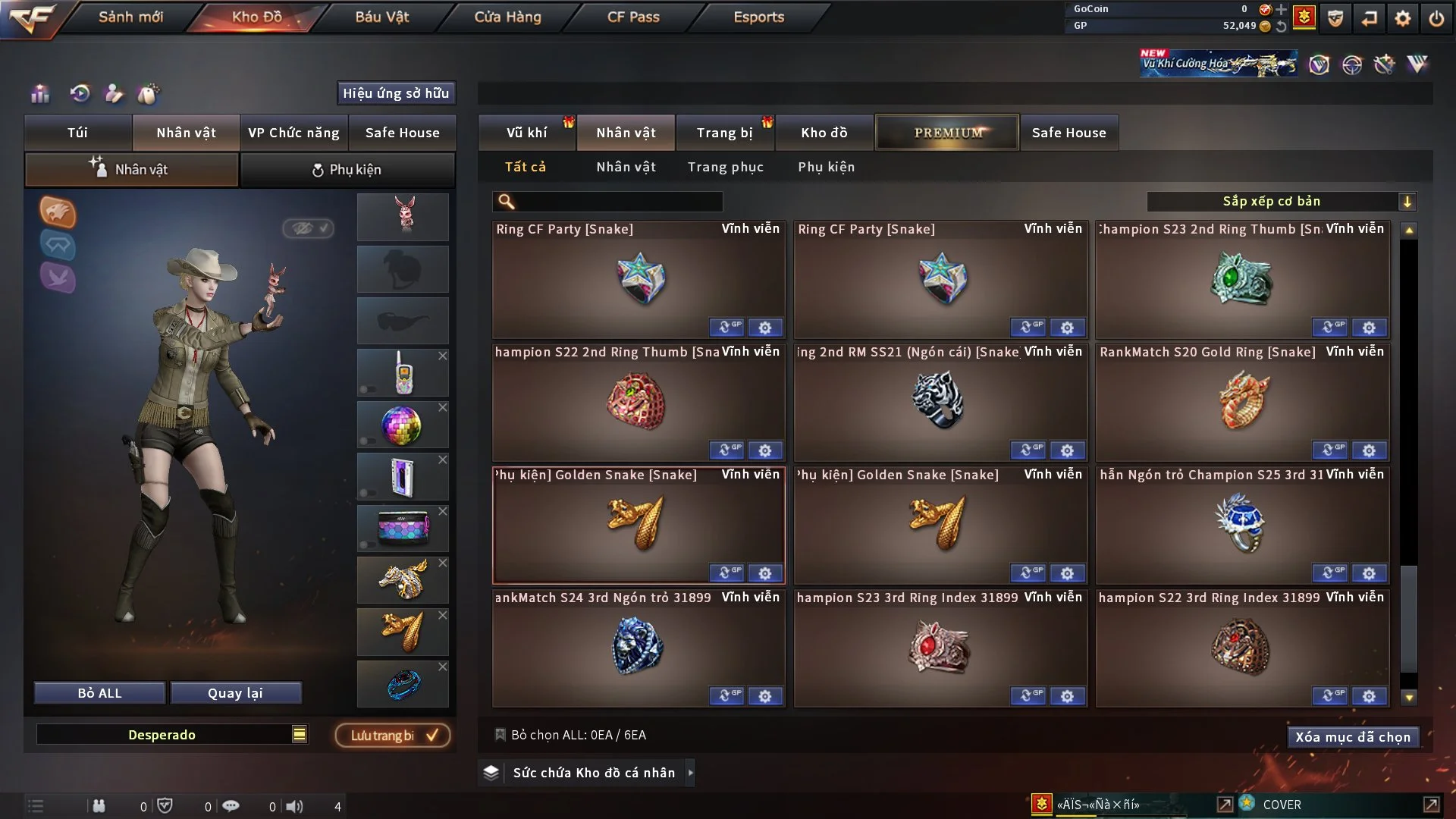The image size is (1456, 819).
Task: Open the PREMIUM inventory tab
Action: (948, 133)
